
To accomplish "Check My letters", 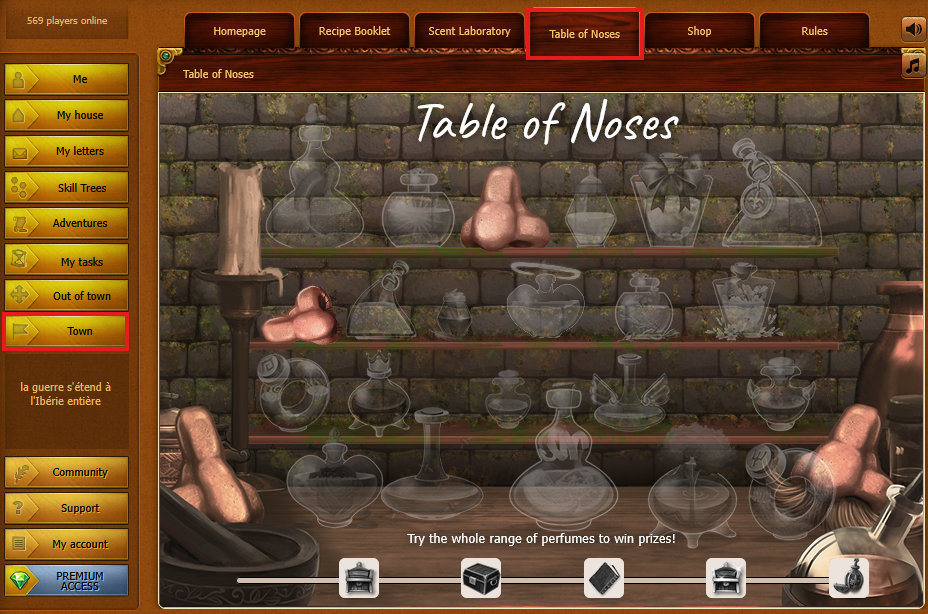I will click(x=67, y=151).
